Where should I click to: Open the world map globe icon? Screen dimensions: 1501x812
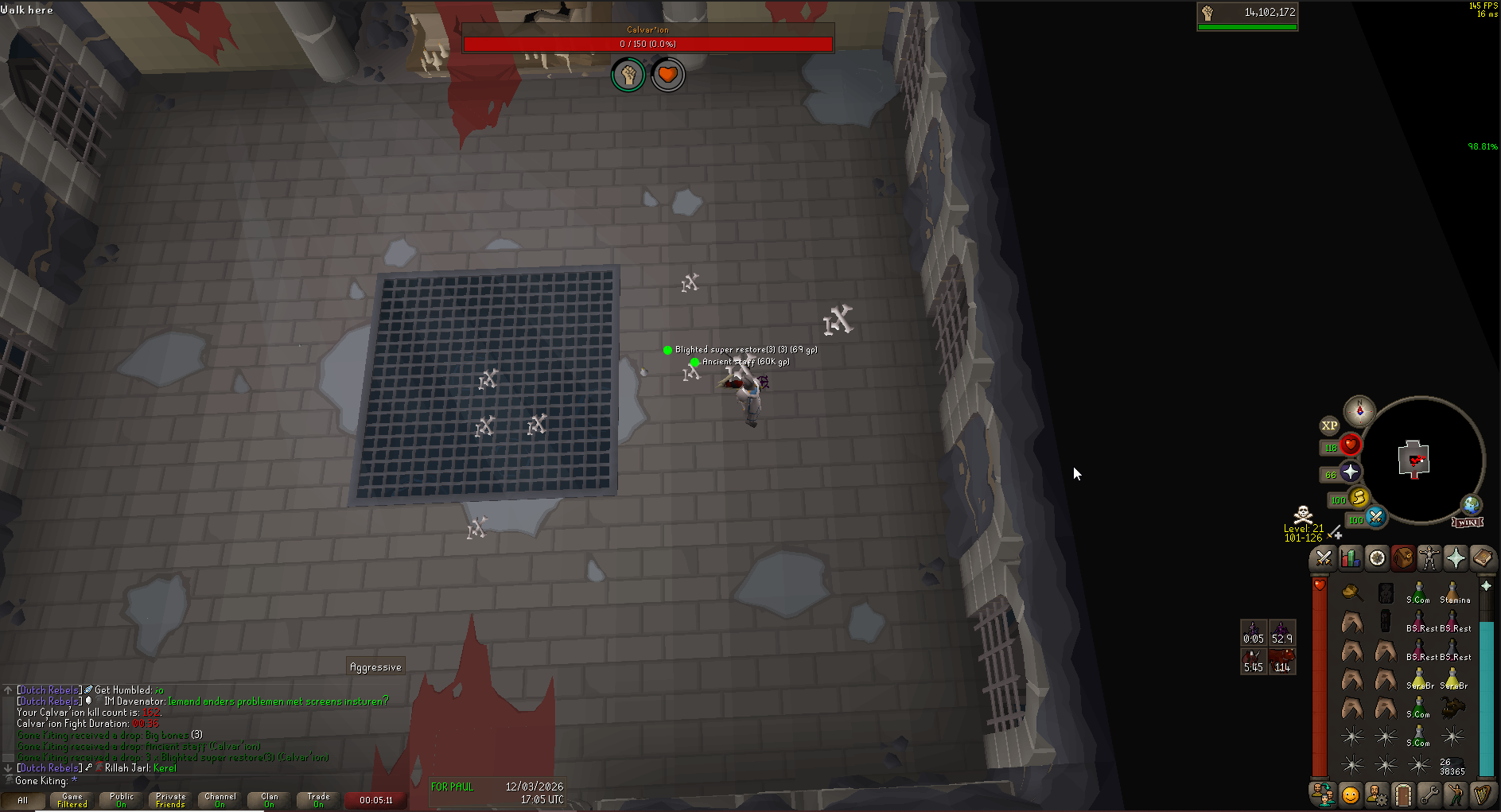click(x=1472, y=504)
